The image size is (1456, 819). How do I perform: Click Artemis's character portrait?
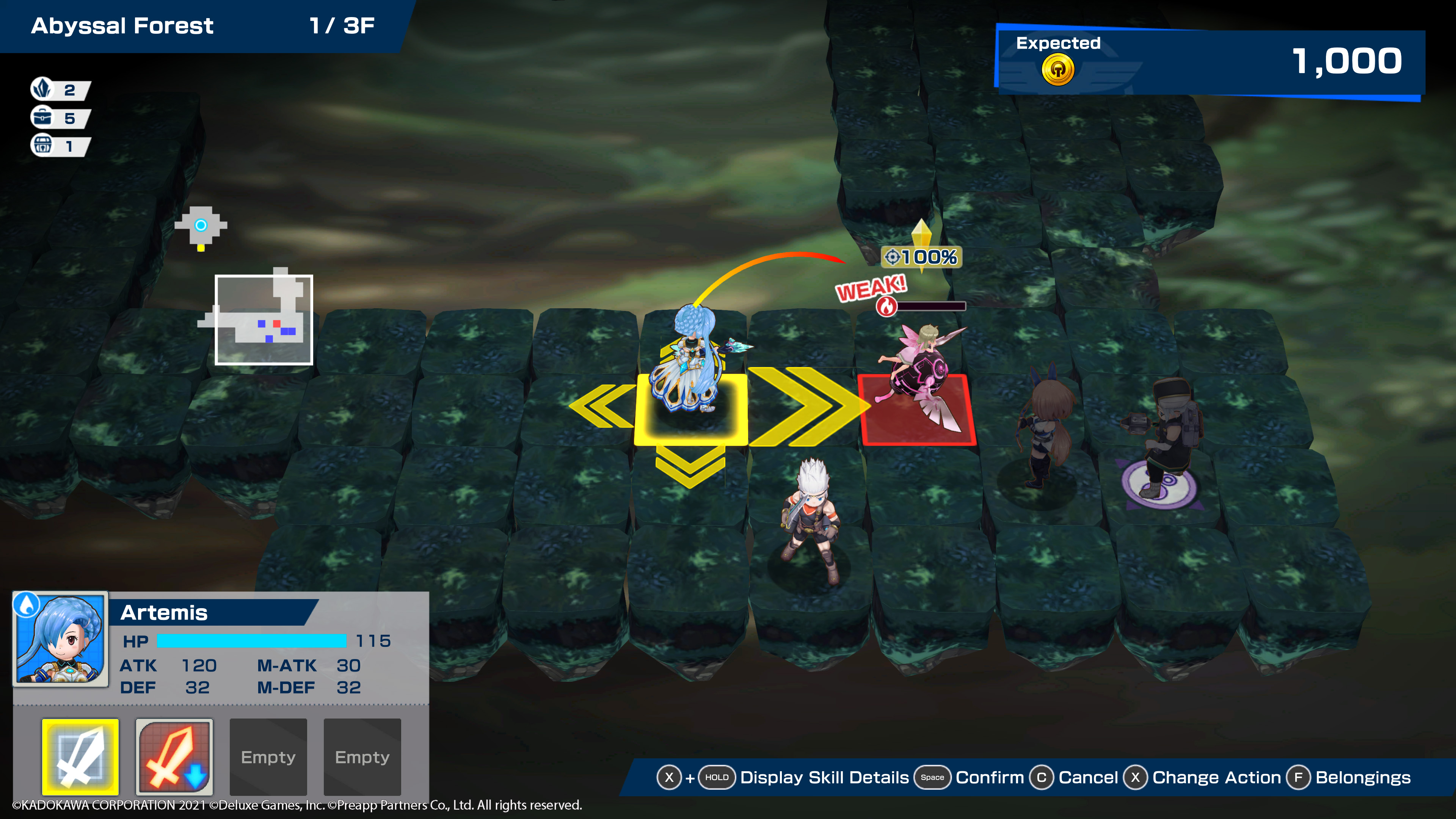coord(61,639)
